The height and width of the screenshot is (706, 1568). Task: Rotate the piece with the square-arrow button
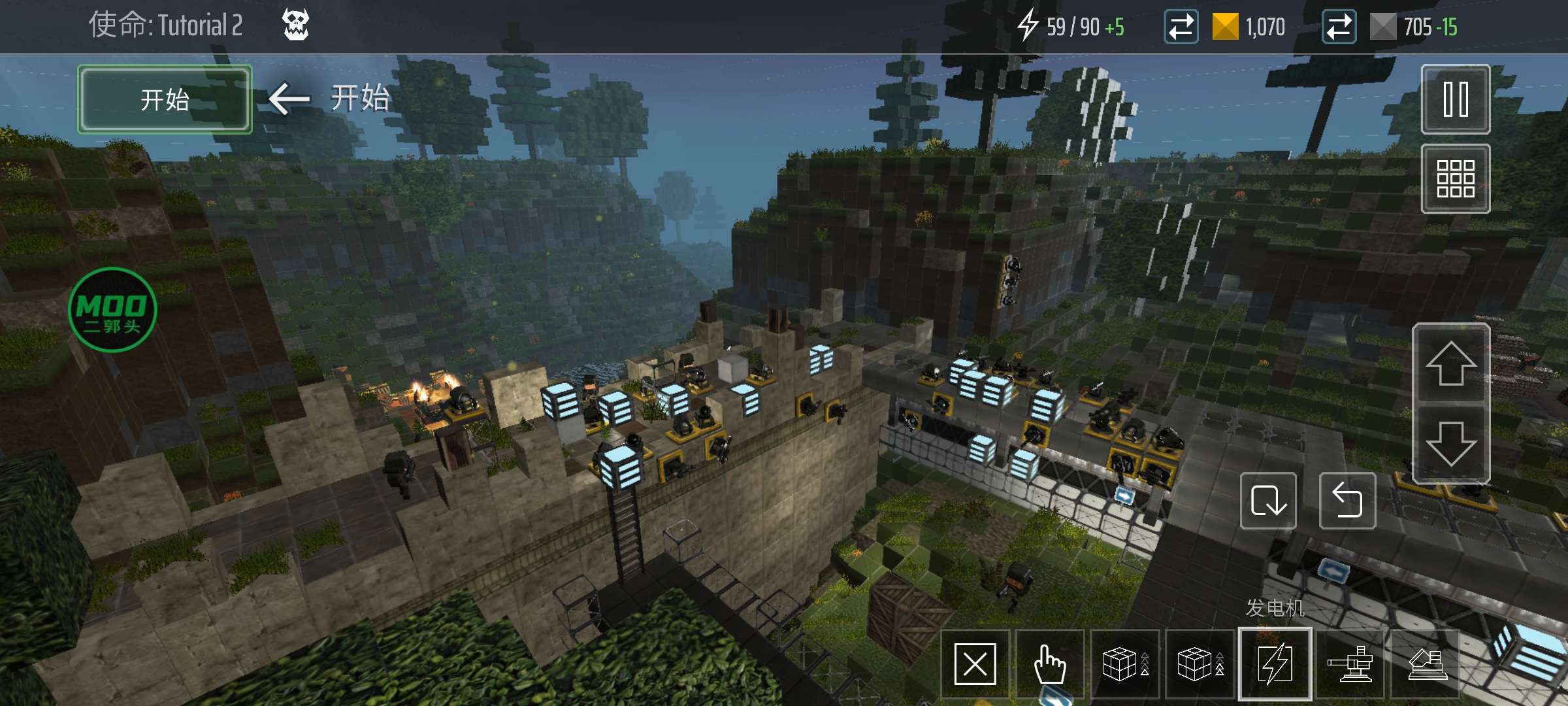[x=1268, y=501]
